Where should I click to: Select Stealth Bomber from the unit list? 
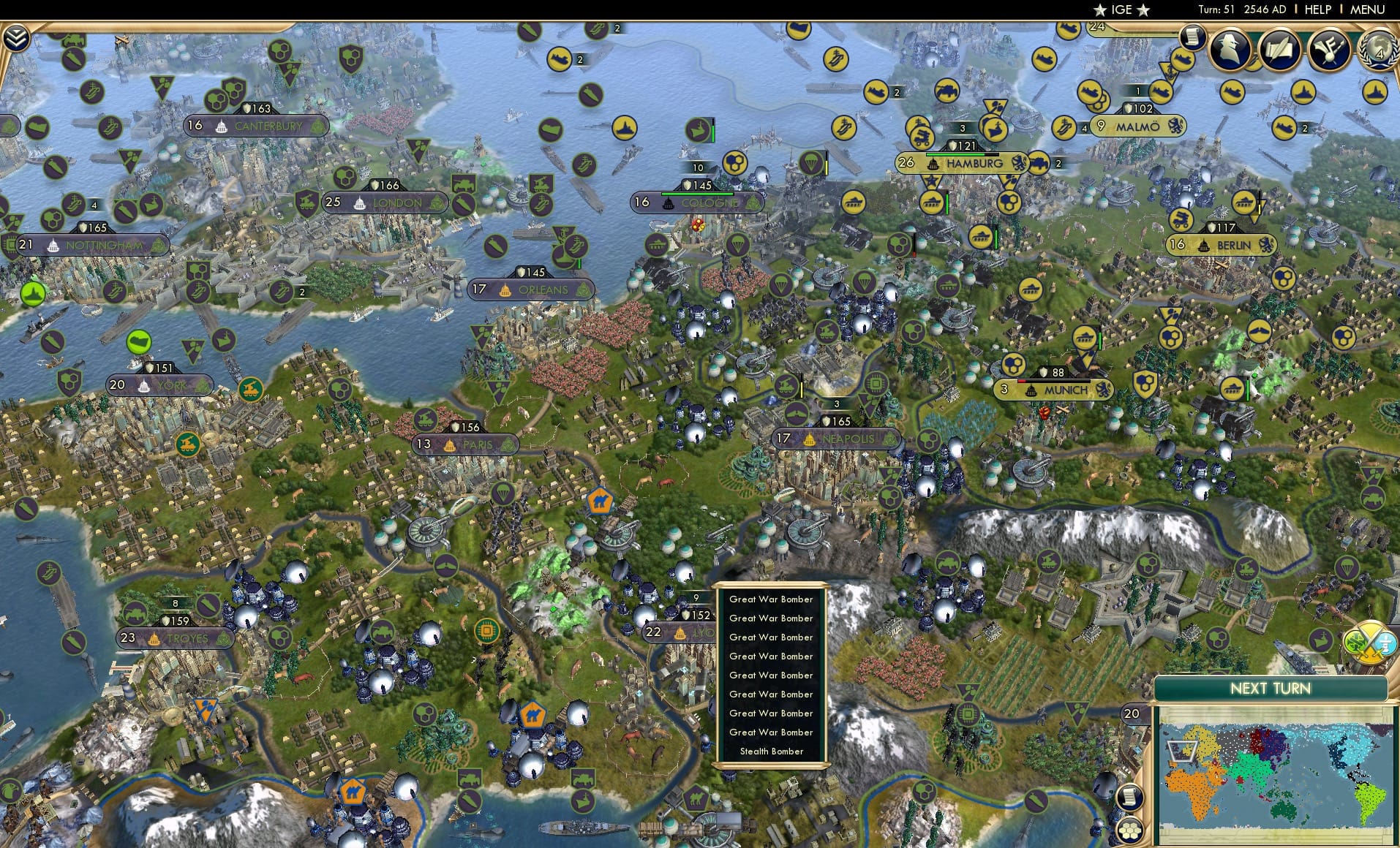(770, 752)
